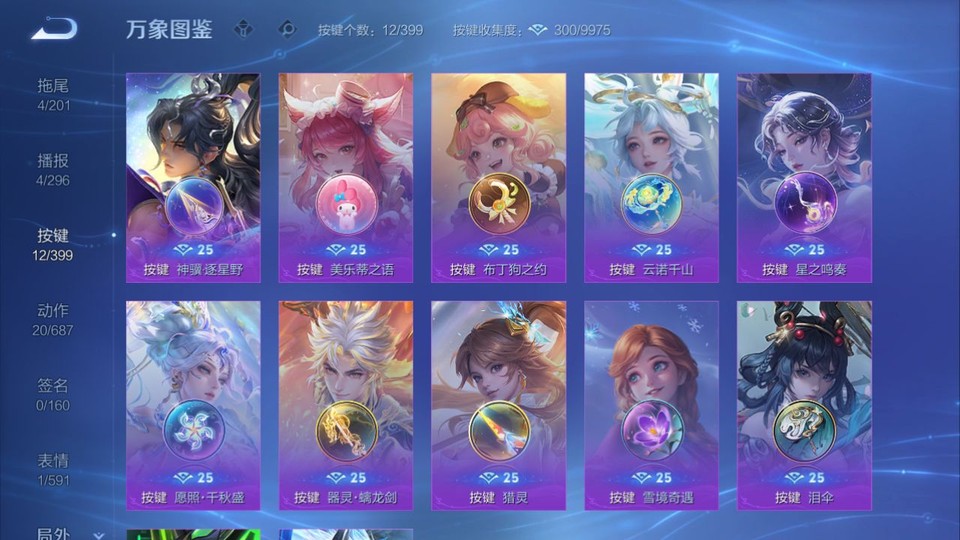The height and width of the screenshot is (540, 960).
Task: Expand the 局外 category
Action: click(60, 533)
